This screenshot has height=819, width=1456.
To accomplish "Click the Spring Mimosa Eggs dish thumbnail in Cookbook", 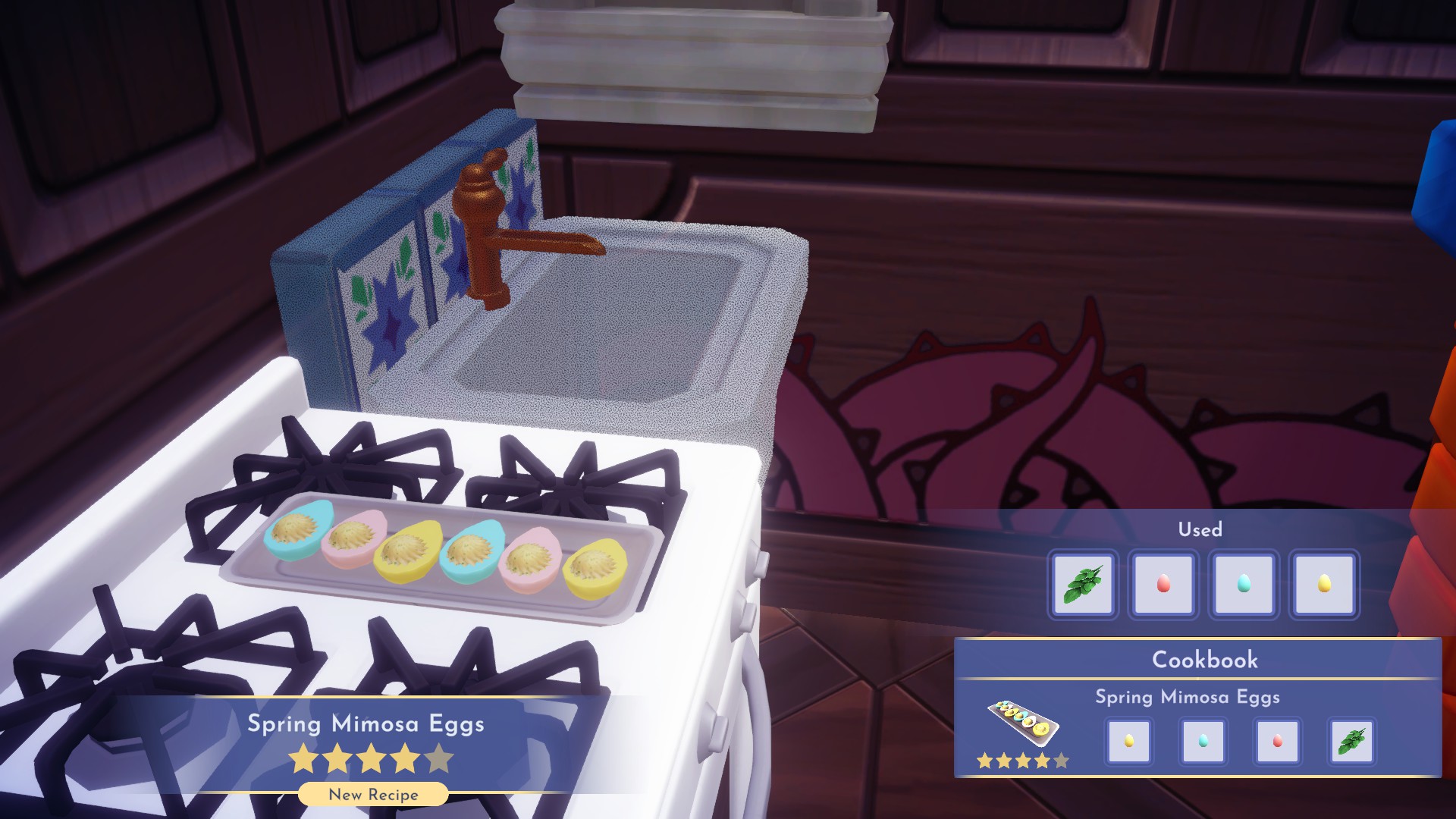I will [1023, 721].
